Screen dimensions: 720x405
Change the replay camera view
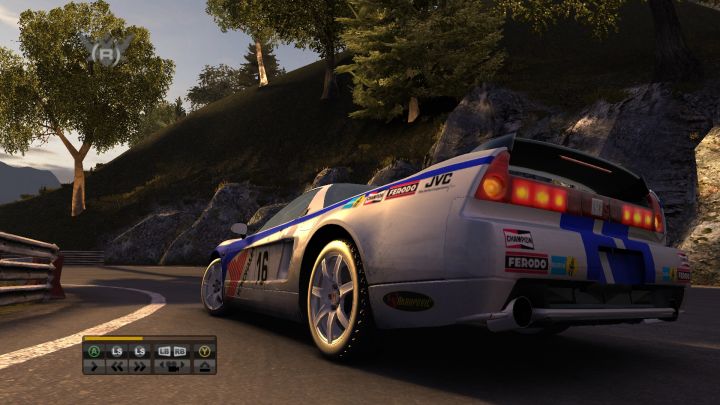pos(172,366)
